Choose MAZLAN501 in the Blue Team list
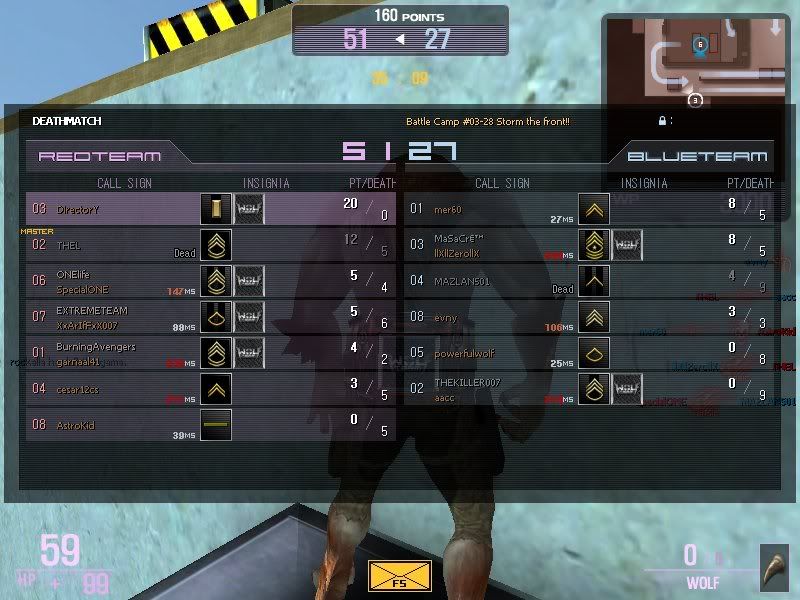This screenshot has height=600, width=800. [590, 281]
